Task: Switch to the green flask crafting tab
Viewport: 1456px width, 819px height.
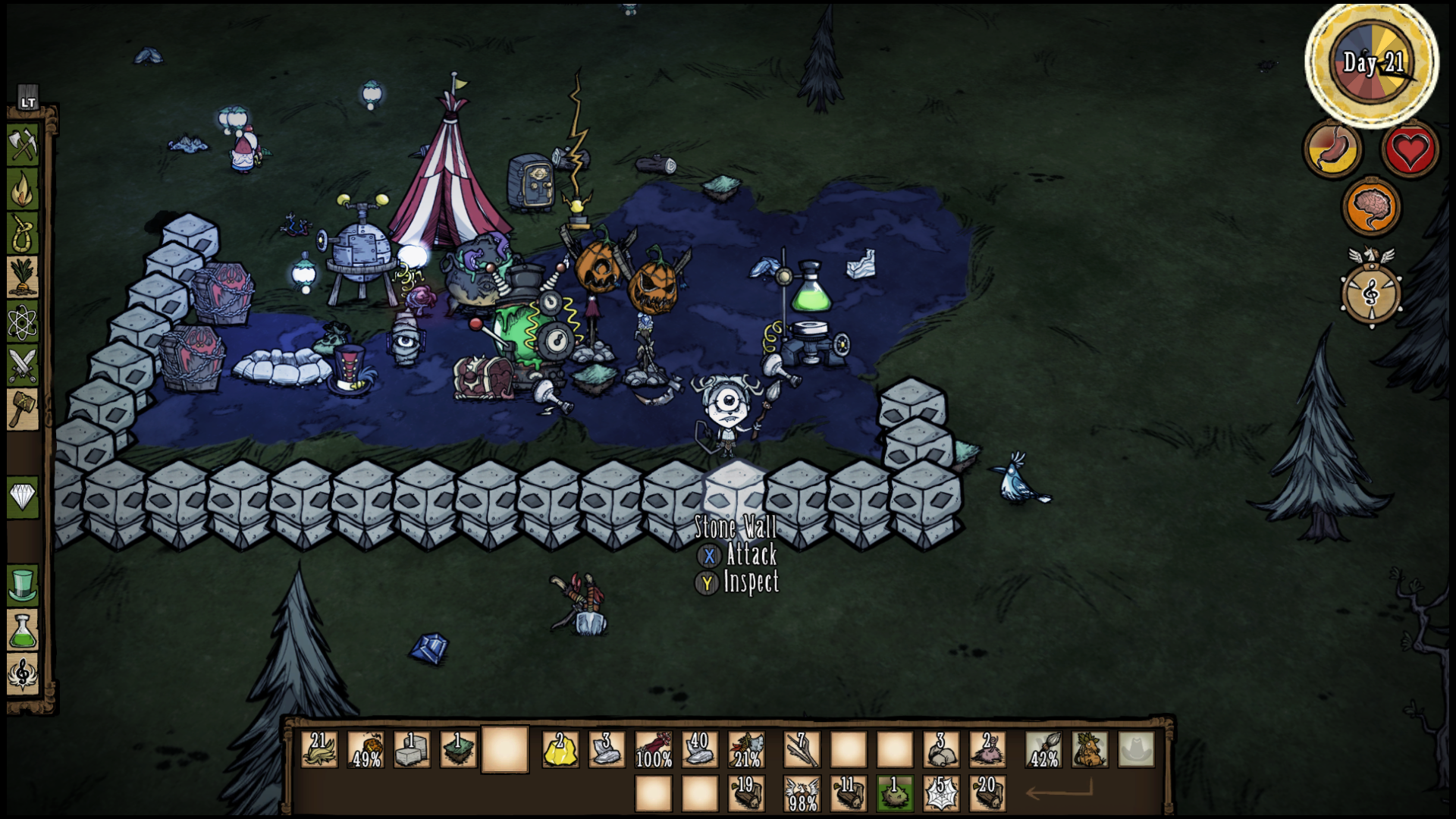Action: coord(23,630)
